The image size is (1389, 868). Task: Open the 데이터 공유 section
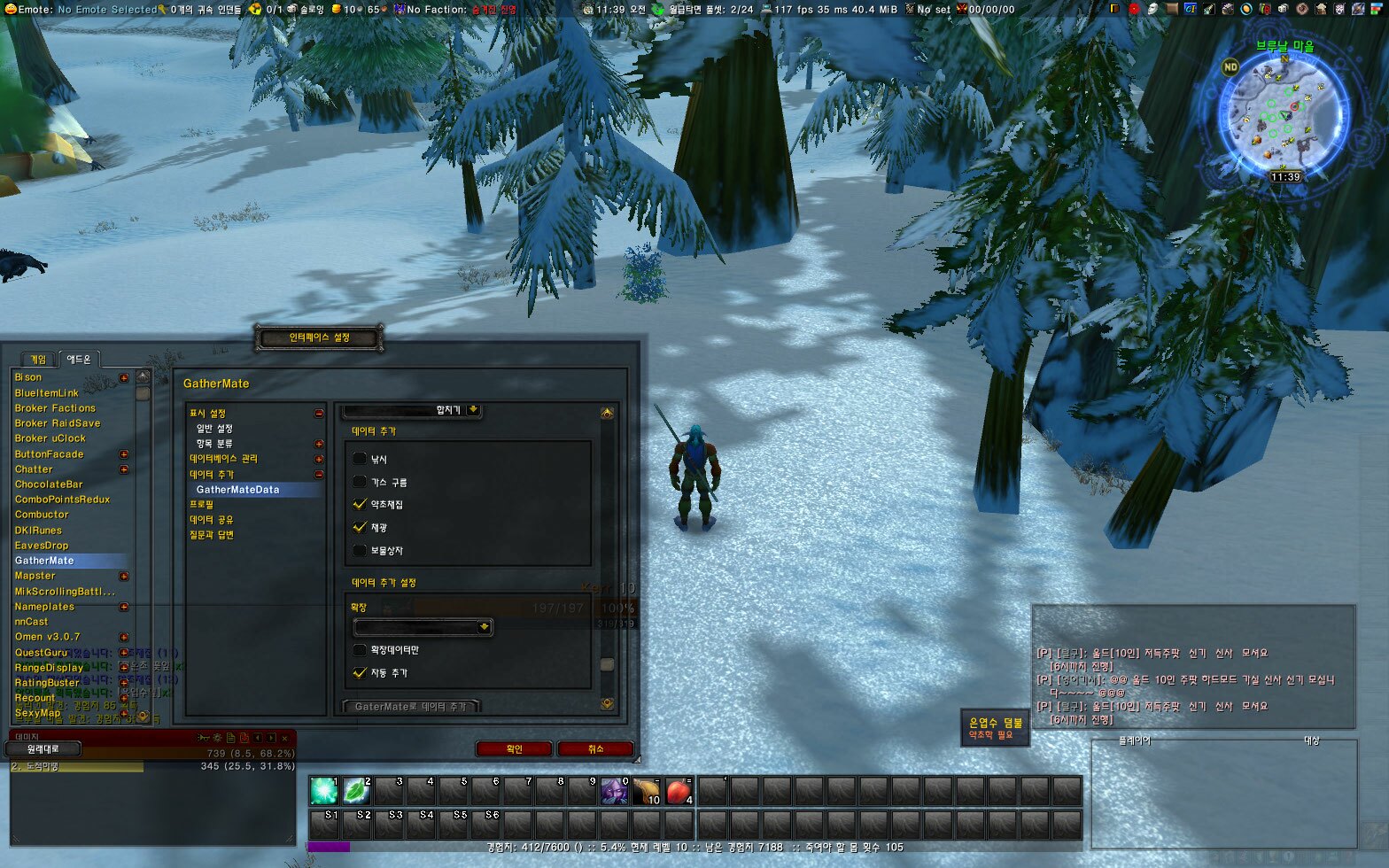(211, 520)
